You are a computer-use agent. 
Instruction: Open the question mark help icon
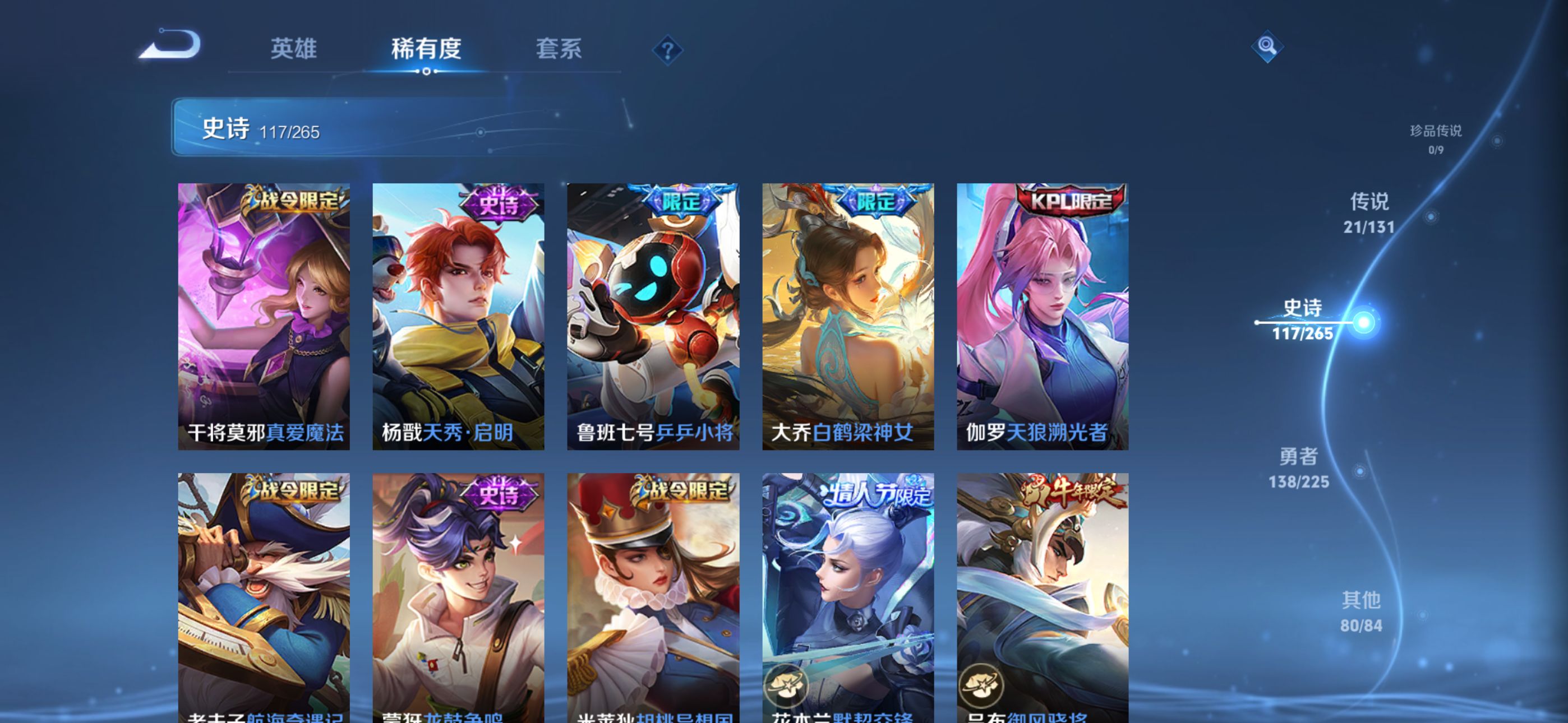pyautogui.click(x=667, y=50)
